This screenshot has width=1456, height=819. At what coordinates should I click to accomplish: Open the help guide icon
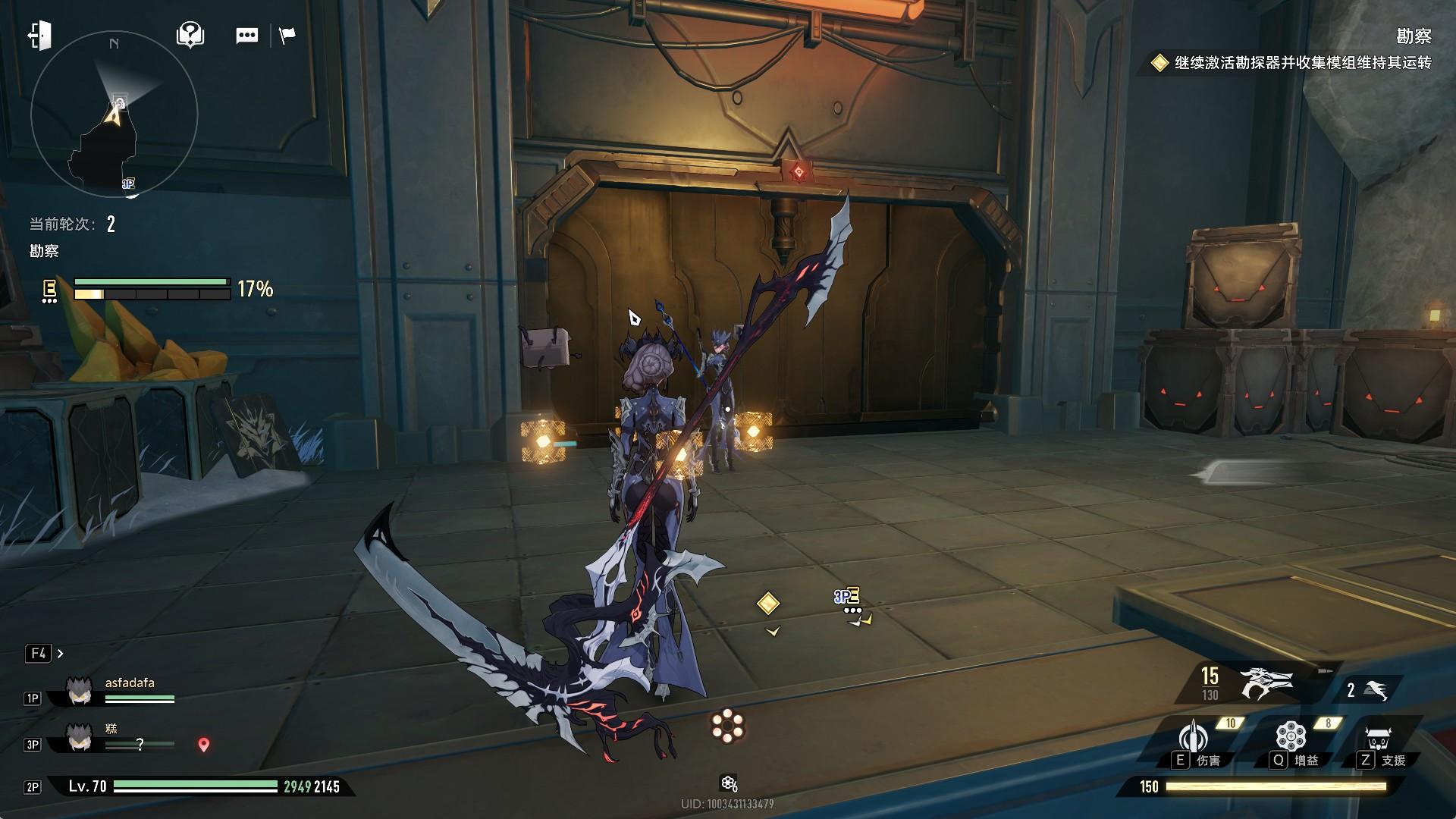190,35
